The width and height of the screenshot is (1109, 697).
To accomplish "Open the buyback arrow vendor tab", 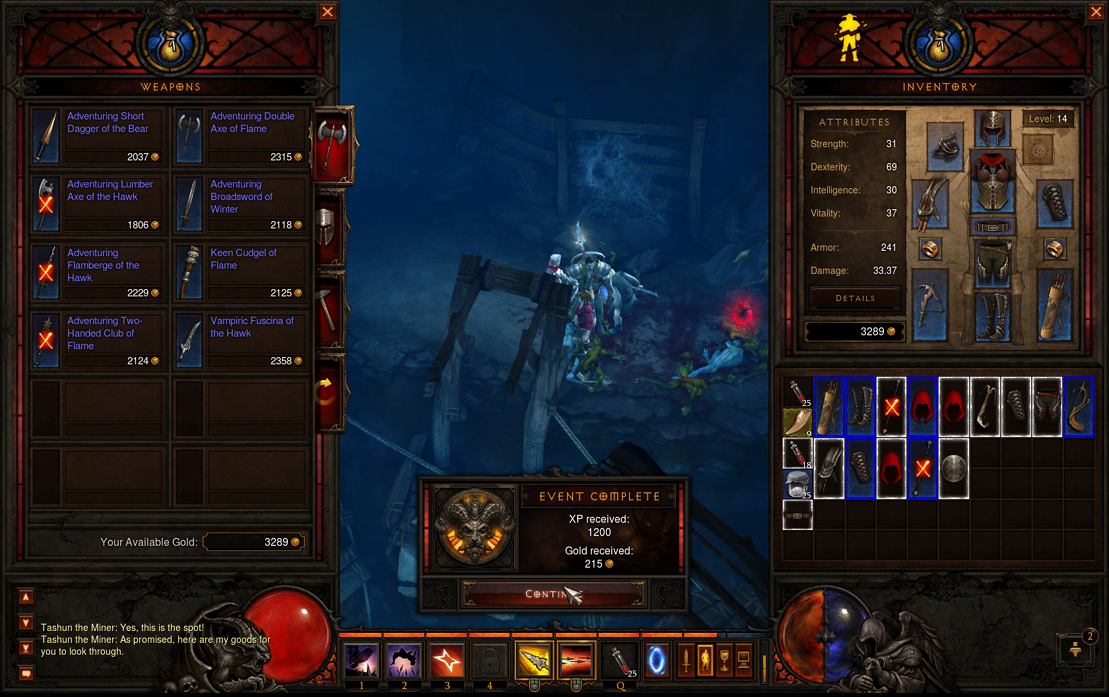I will pyautogui.click(x=329, y=392).
